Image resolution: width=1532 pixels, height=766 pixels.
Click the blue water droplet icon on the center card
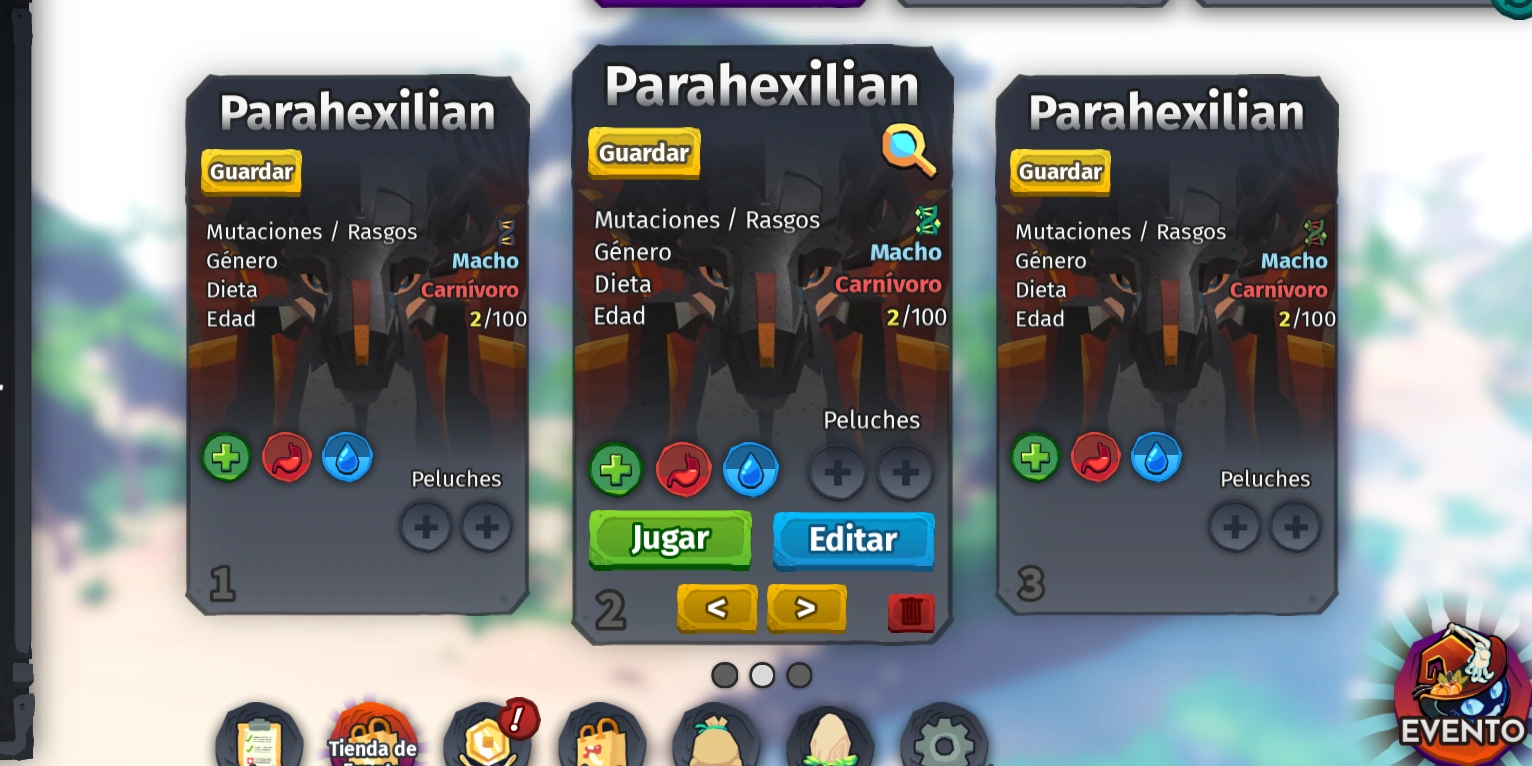(x=750, y=470)
